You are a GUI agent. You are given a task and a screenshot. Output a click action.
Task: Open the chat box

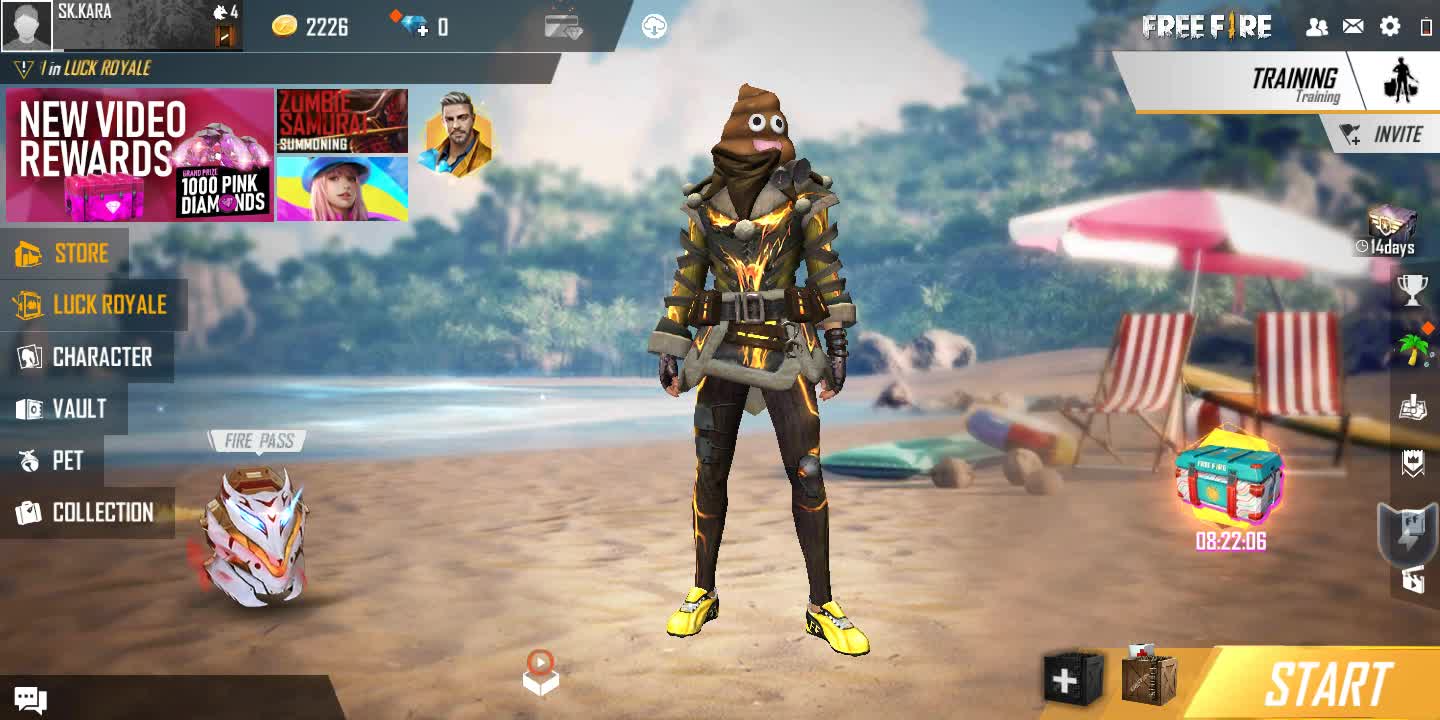29,700
